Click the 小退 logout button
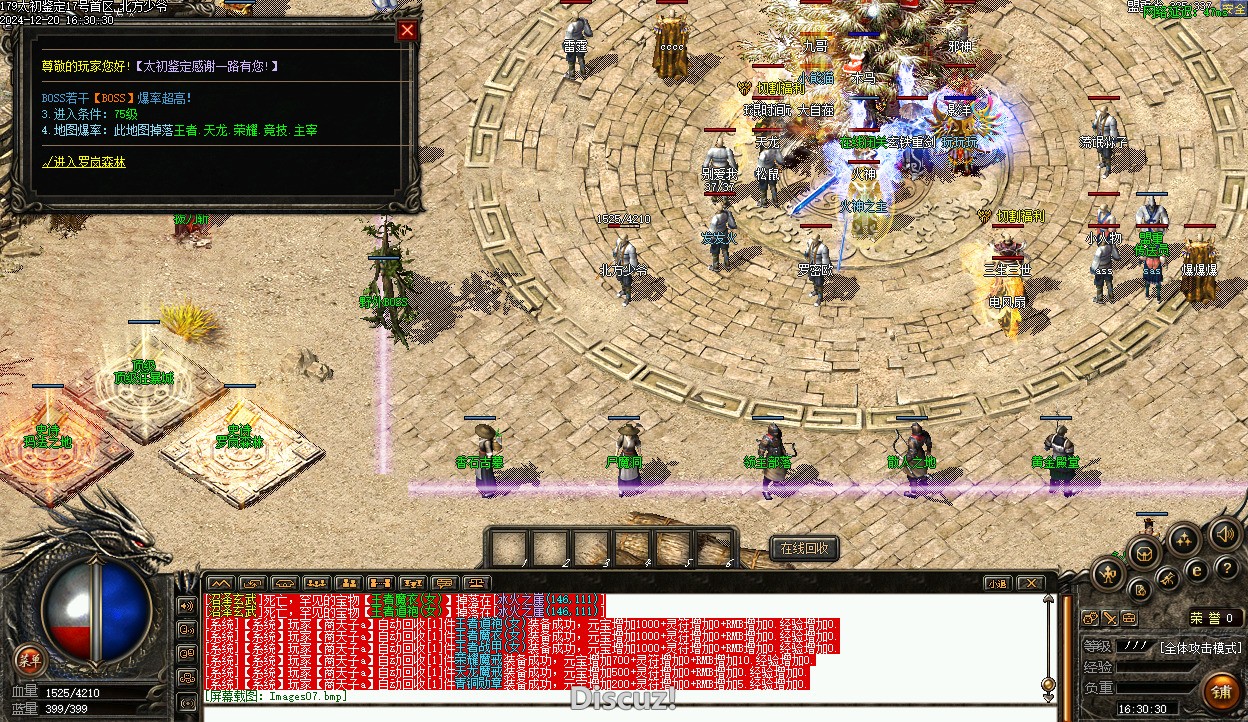1248x722 pixels. 997,583
